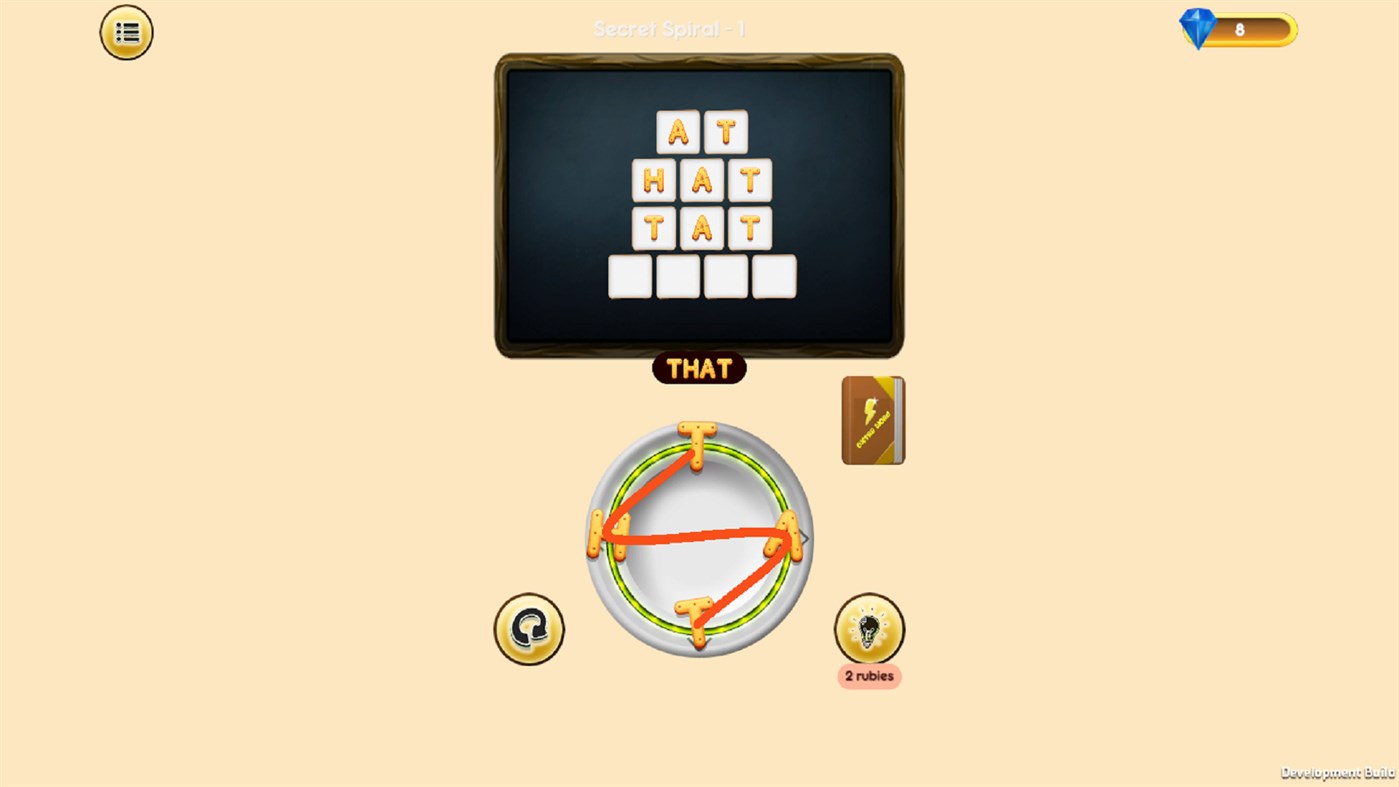Use the hint lightbulb for 2 rubies
This screenshot has height=787, width=1399.
(869, 626)
